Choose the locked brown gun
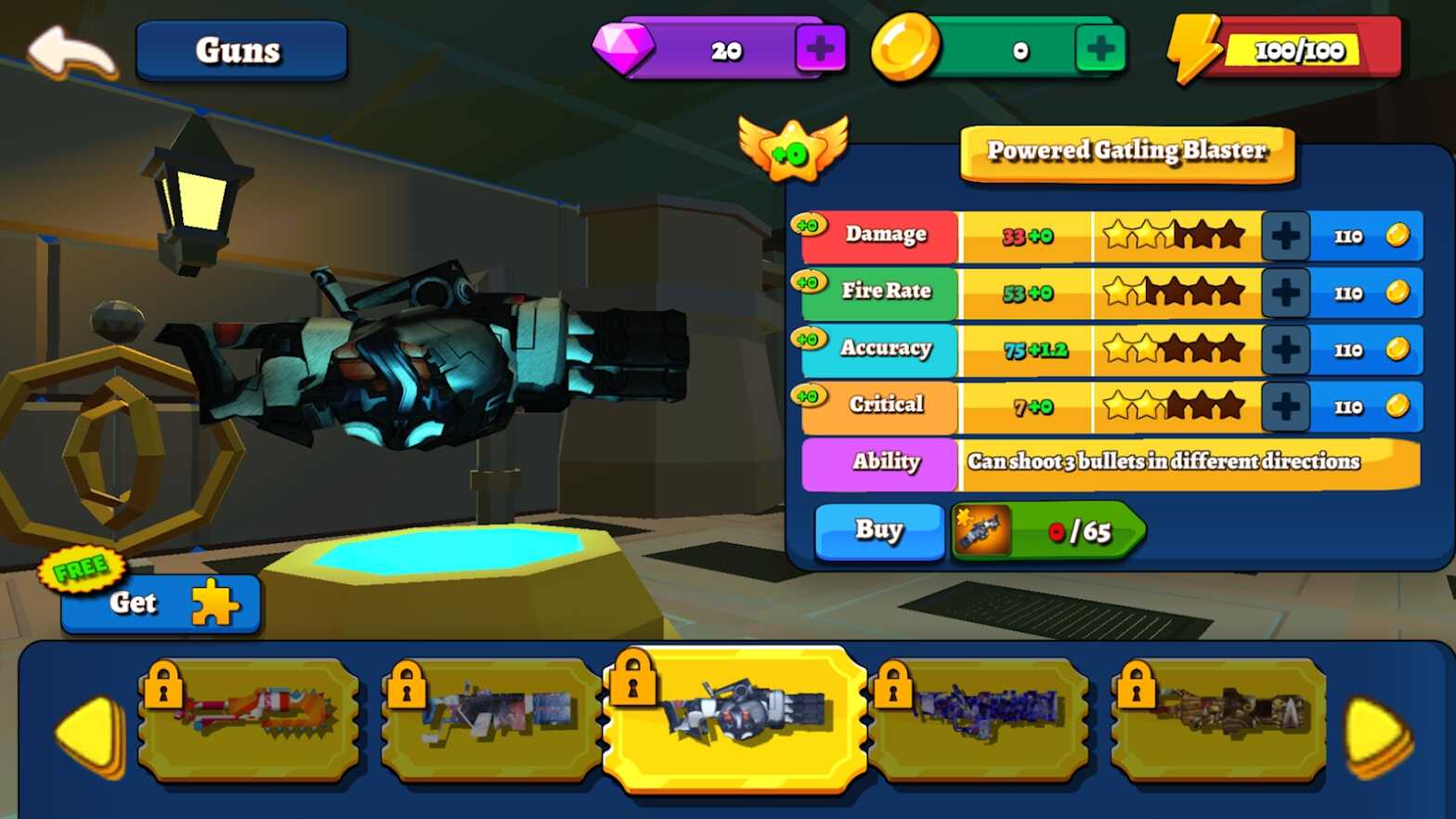This screenshot has width=1456, height=819. (1220, 718)
